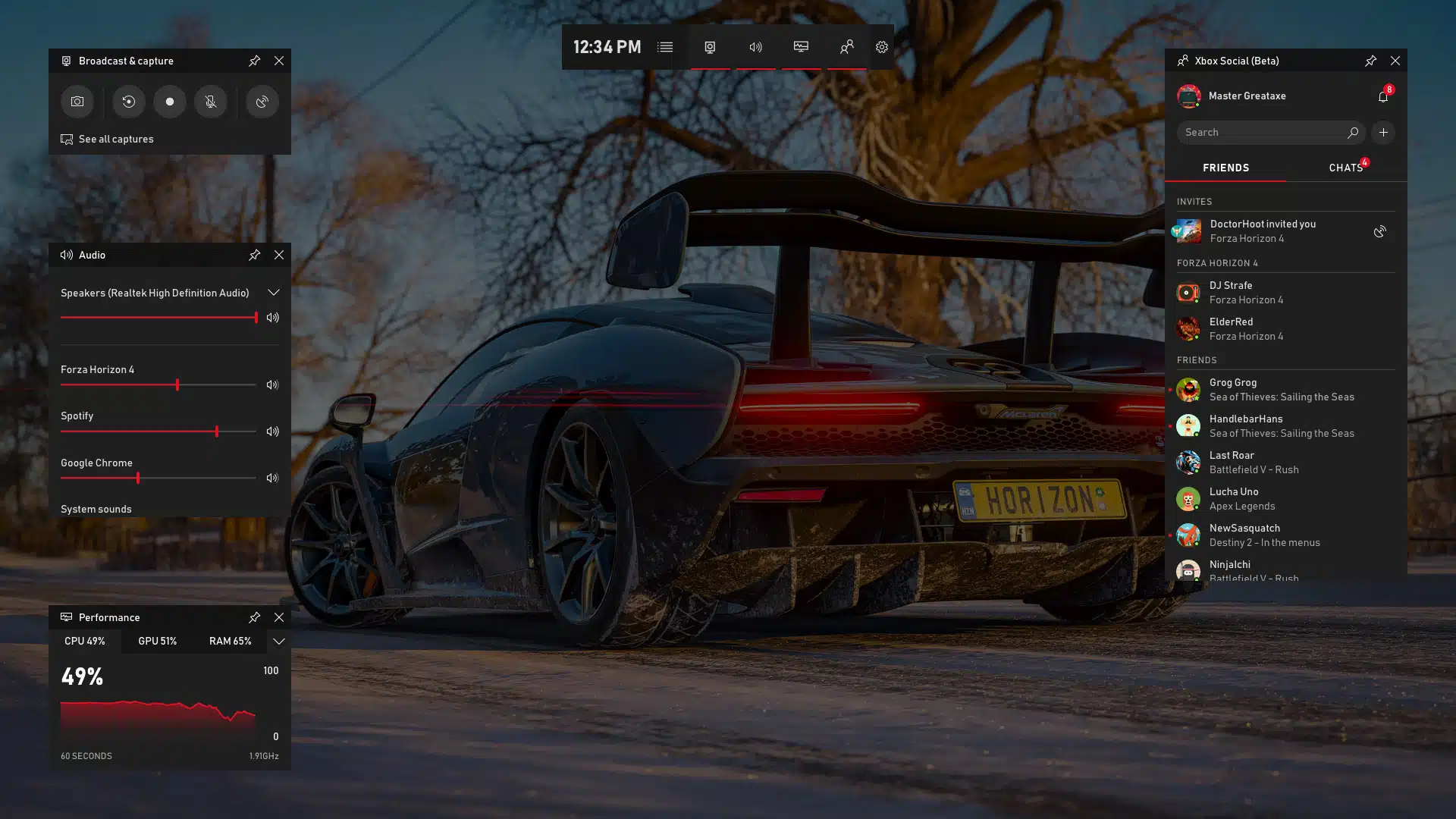
Task: Take a screenshot using the capture widget
Action: click(77, 101)
